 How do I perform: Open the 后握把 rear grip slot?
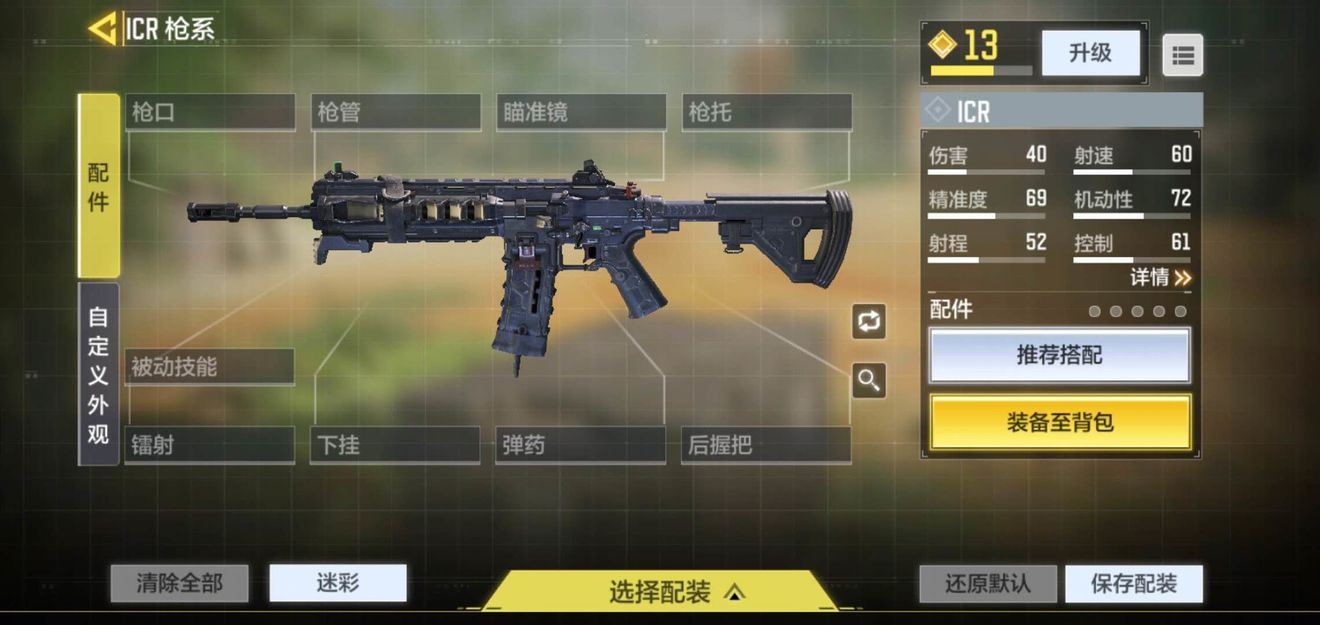coord(767,445)
